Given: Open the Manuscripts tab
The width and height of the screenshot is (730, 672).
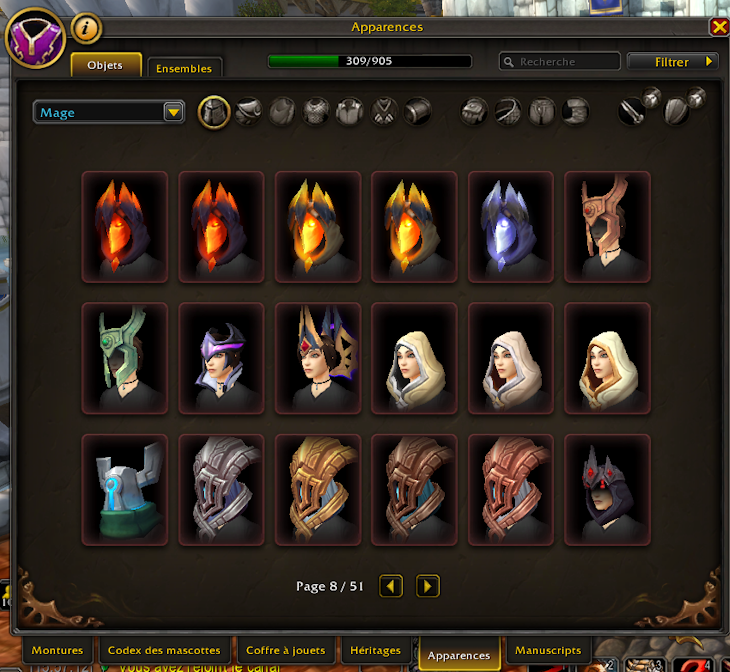Looking at the screenshot, I should pos(548,651).
